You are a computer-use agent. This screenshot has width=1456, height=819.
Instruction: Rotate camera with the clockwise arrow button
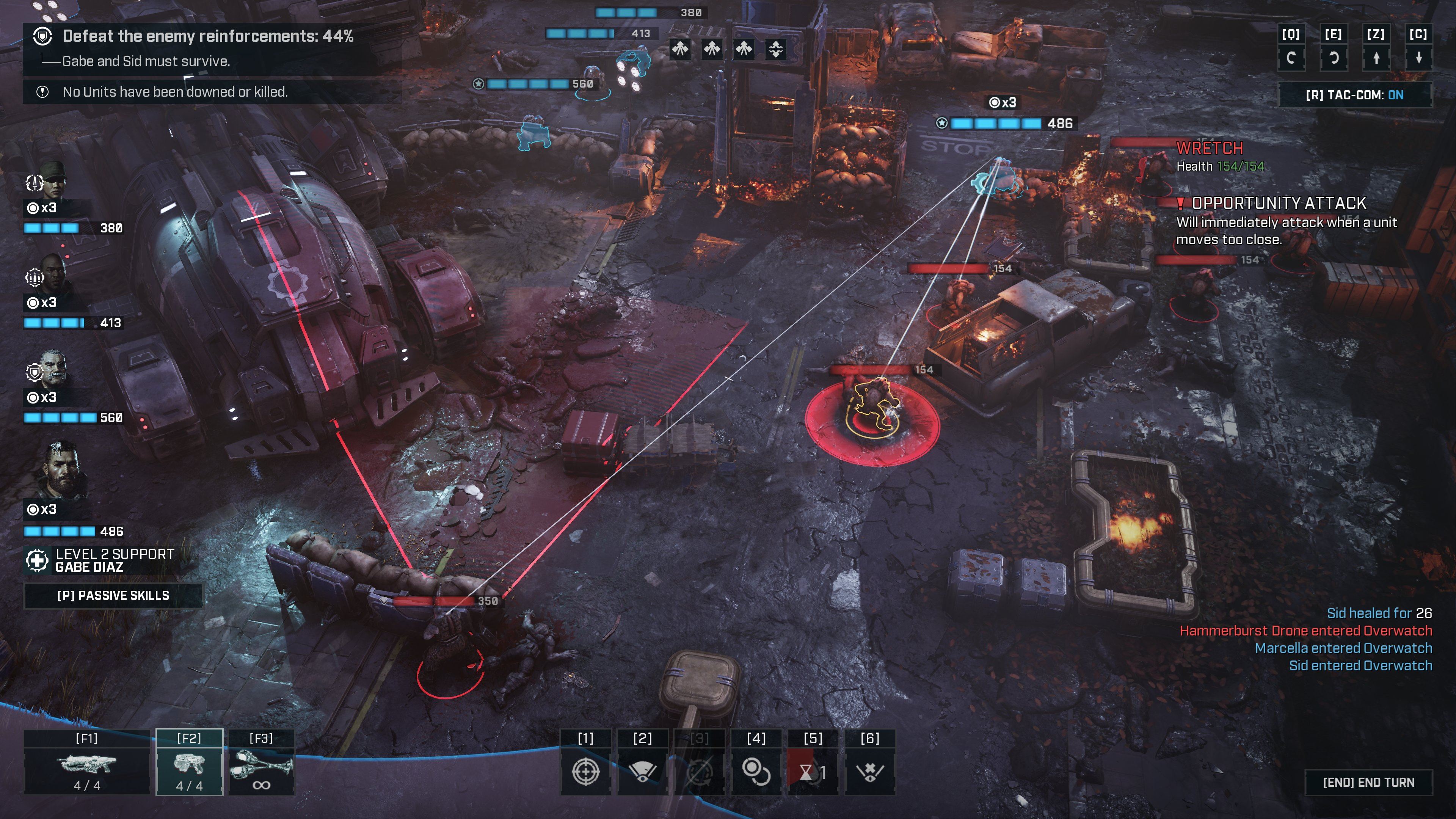click(1291, 58)
